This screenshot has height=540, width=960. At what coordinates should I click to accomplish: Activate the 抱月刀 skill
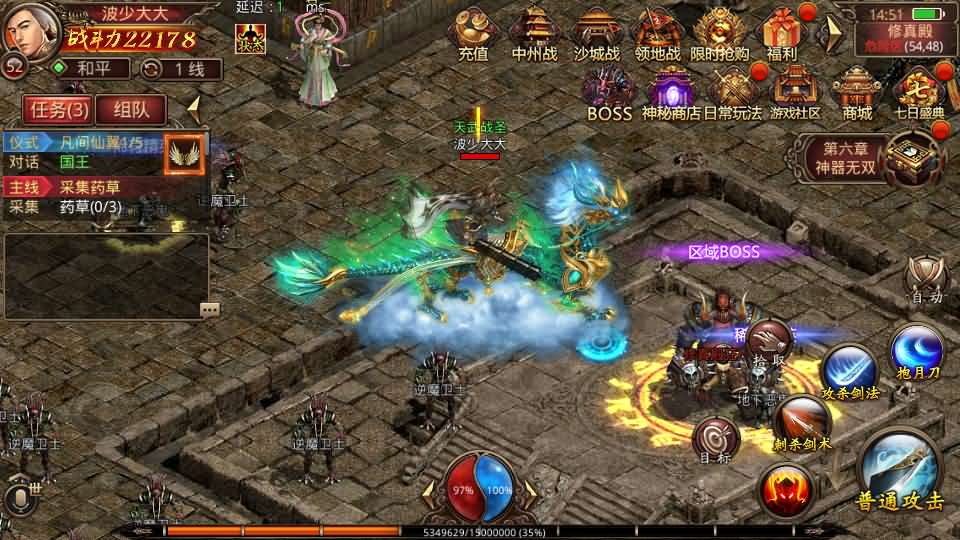coord(915,350)
